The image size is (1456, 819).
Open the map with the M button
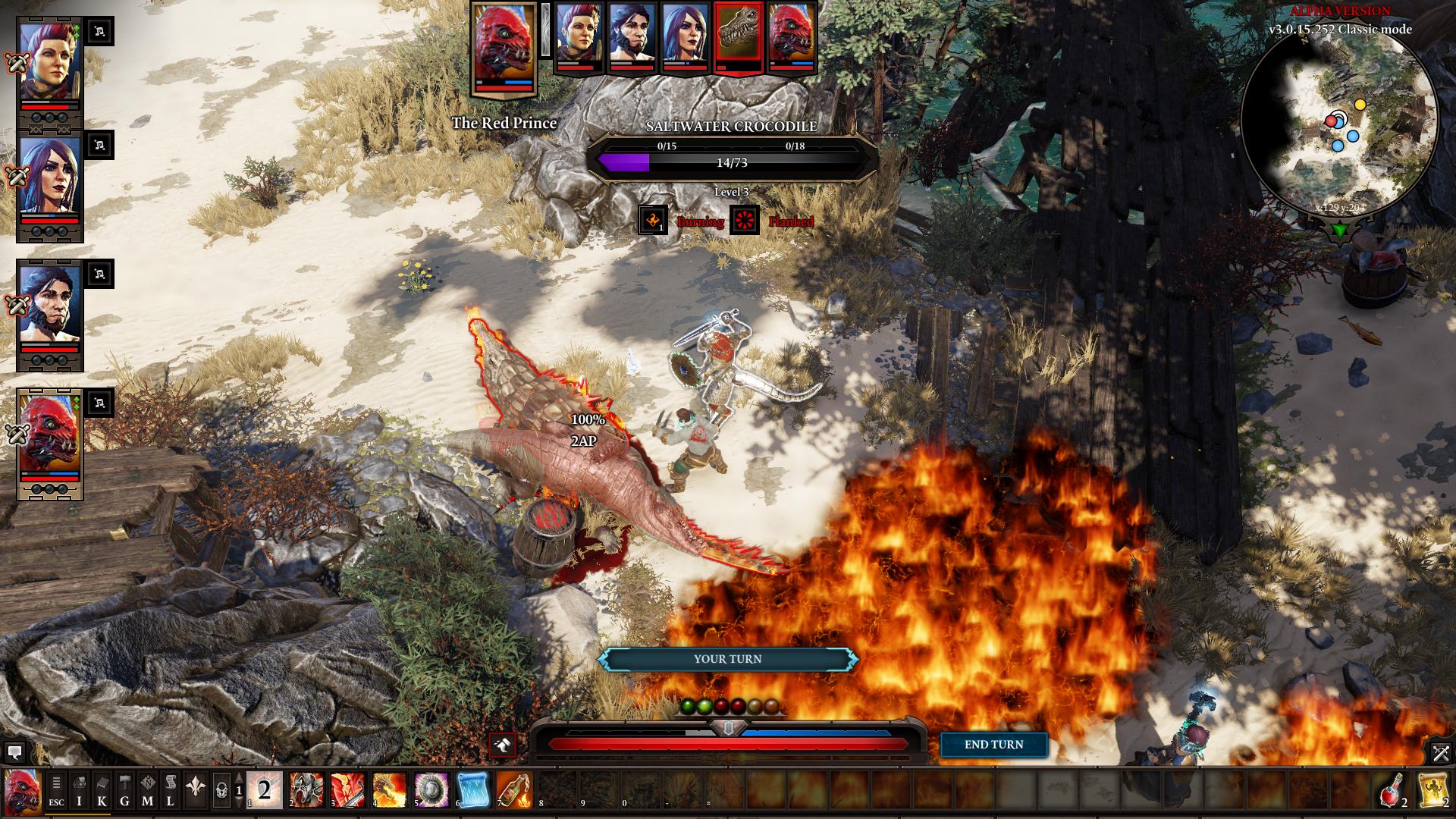click(x=148, y=790)
